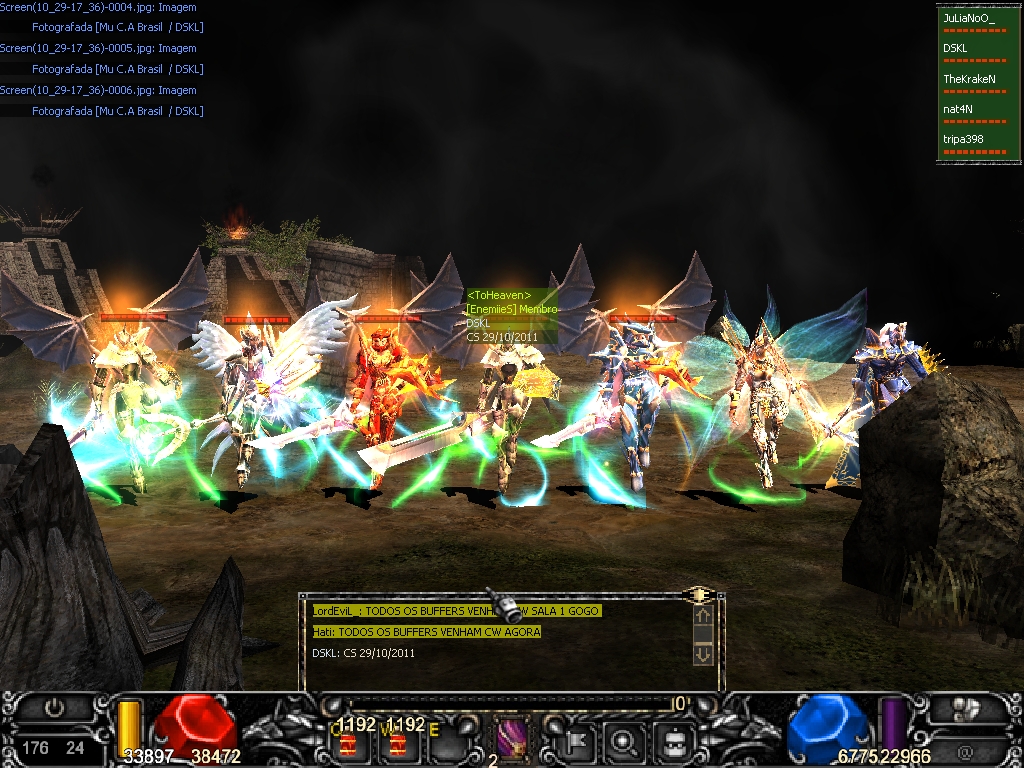Open the character face icon button
Screen dimensions: 1024x768
[673, 742]
